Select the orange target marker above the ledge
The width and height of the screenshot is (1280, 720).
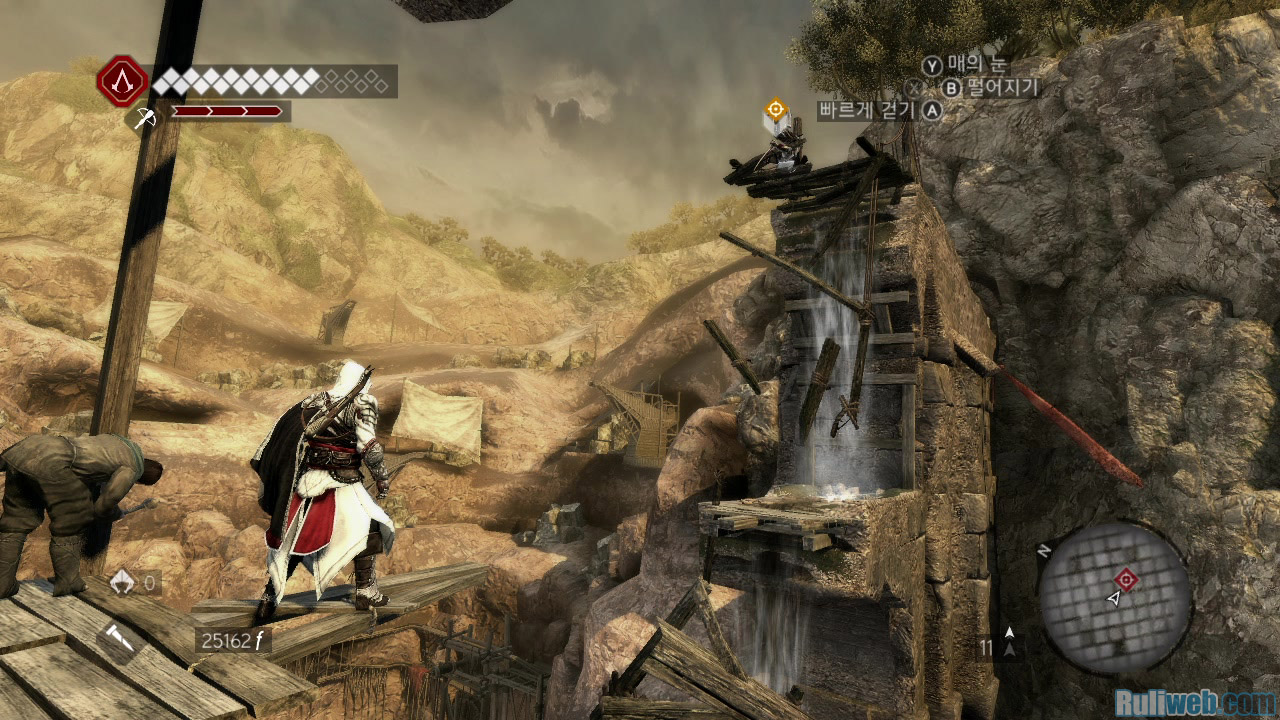coord(775,109)
